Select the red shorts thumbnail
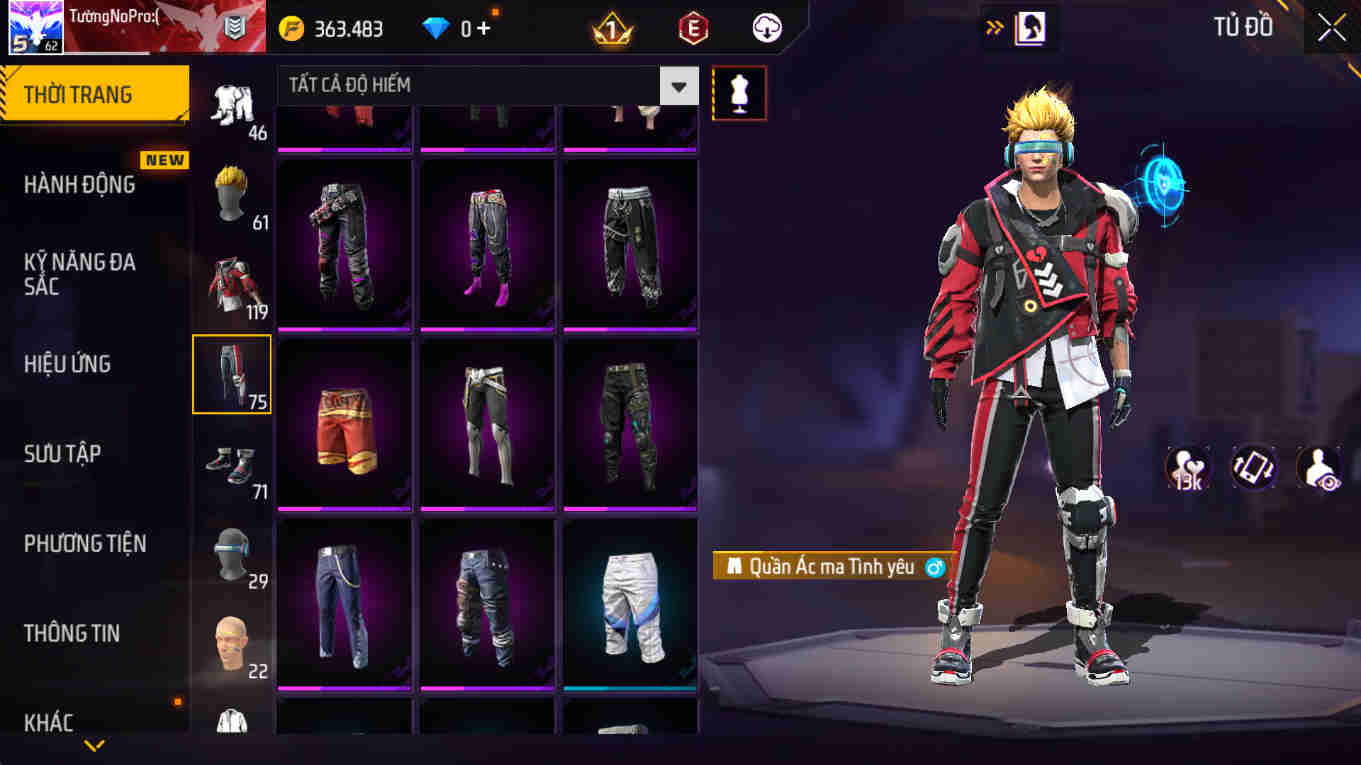 tap(344, 423)
